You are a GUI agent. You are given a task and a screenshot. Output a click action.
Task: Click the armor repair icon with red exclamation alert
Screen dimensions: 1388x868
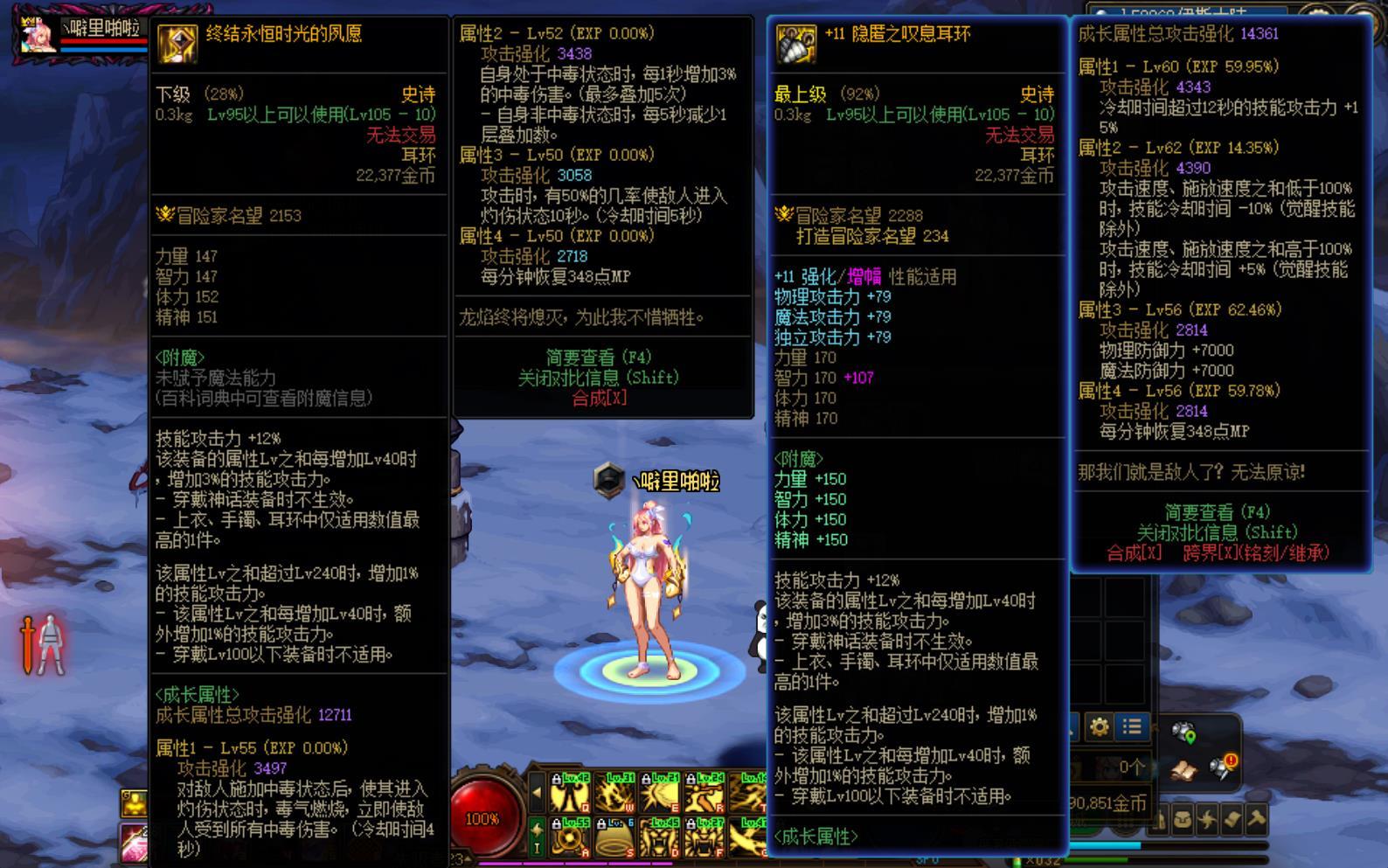tap(1220, 767)
